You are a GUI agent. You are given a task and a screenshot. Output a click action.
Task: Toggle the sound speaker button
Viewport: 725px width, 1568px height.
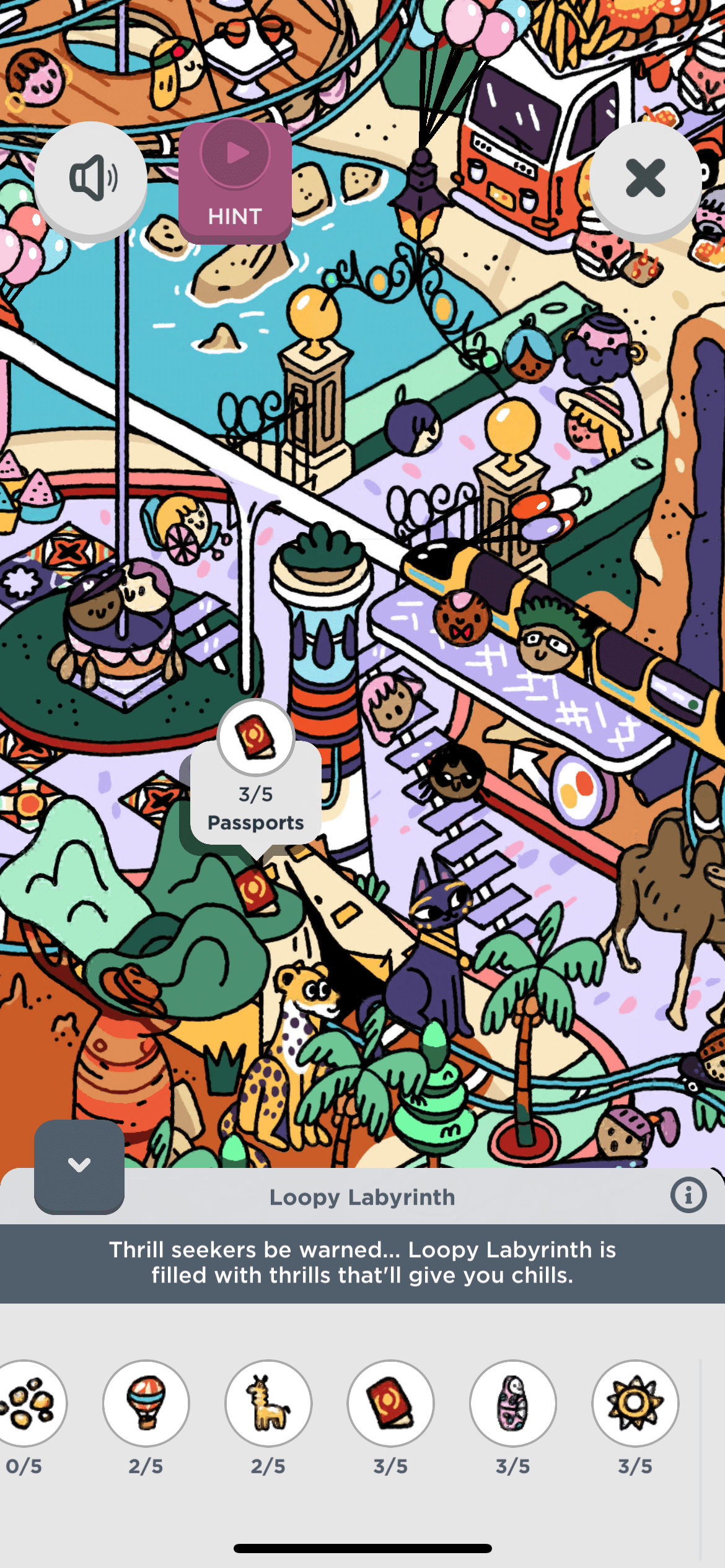(x=91, y=179)
